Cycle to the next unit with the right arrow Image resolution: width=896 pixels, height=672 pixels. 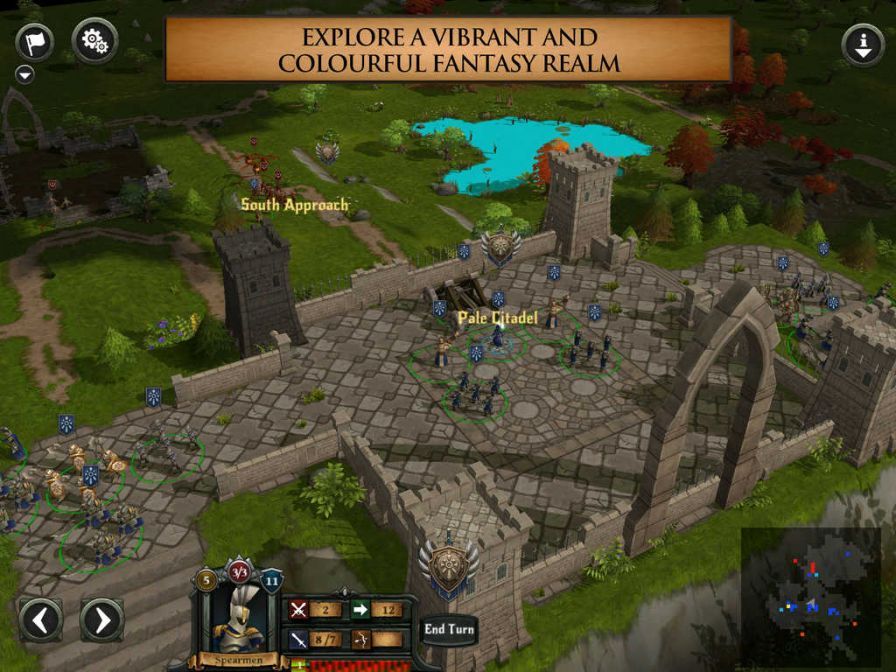point(101,620)
